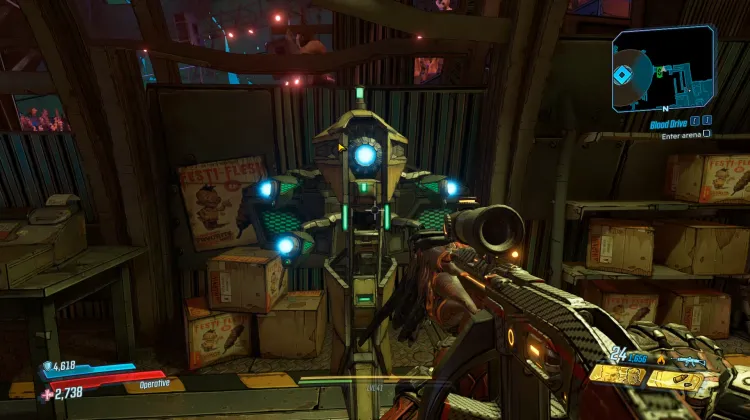Screen dimensions: 750x420
Task: Click the Enter arena objective checkbox
Action: tap(707, 134)
